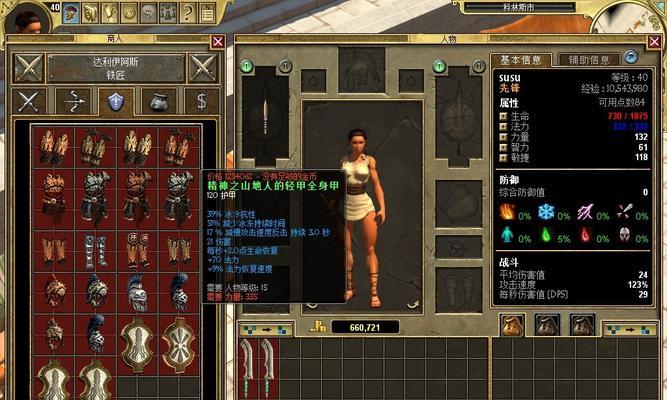Image resolution: width=667 pixels, height=400 pixels.
Task: Switch to the dollar sign buyback tab
Action: [203, 101]
